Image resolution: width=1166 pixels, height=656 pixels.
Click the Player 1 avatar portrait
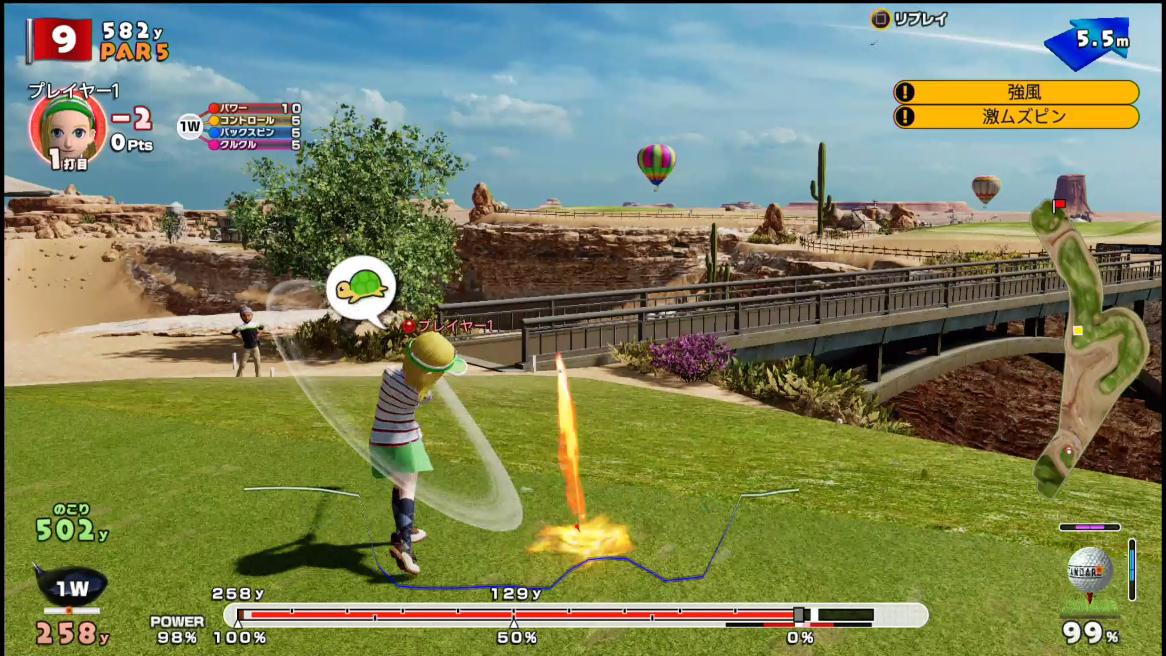[x=67, y=127]
